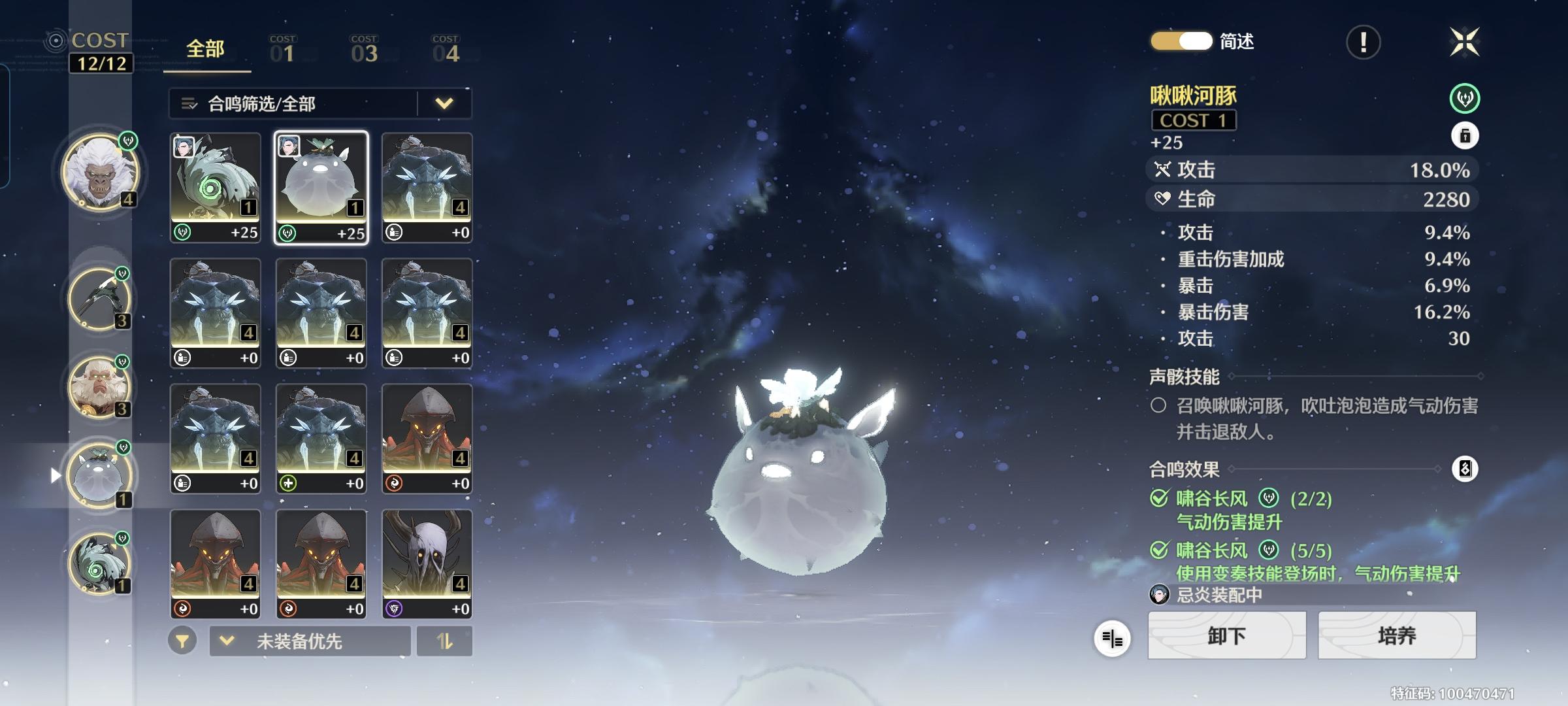Open the echo comparison list button

[x=1112, y=639]
